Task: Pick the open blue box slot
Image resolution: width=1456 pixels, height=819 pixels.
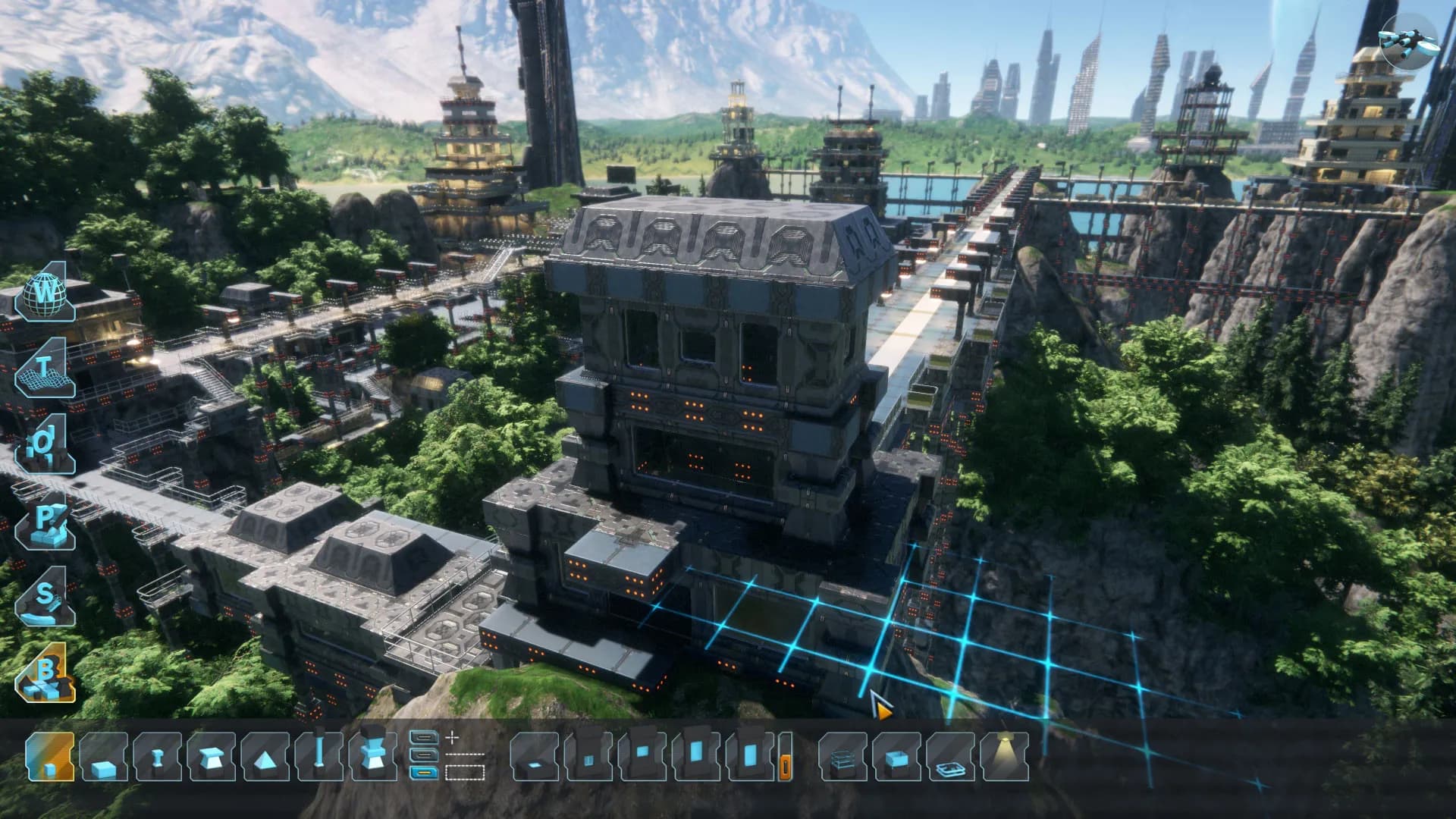Action: point(897,756)
